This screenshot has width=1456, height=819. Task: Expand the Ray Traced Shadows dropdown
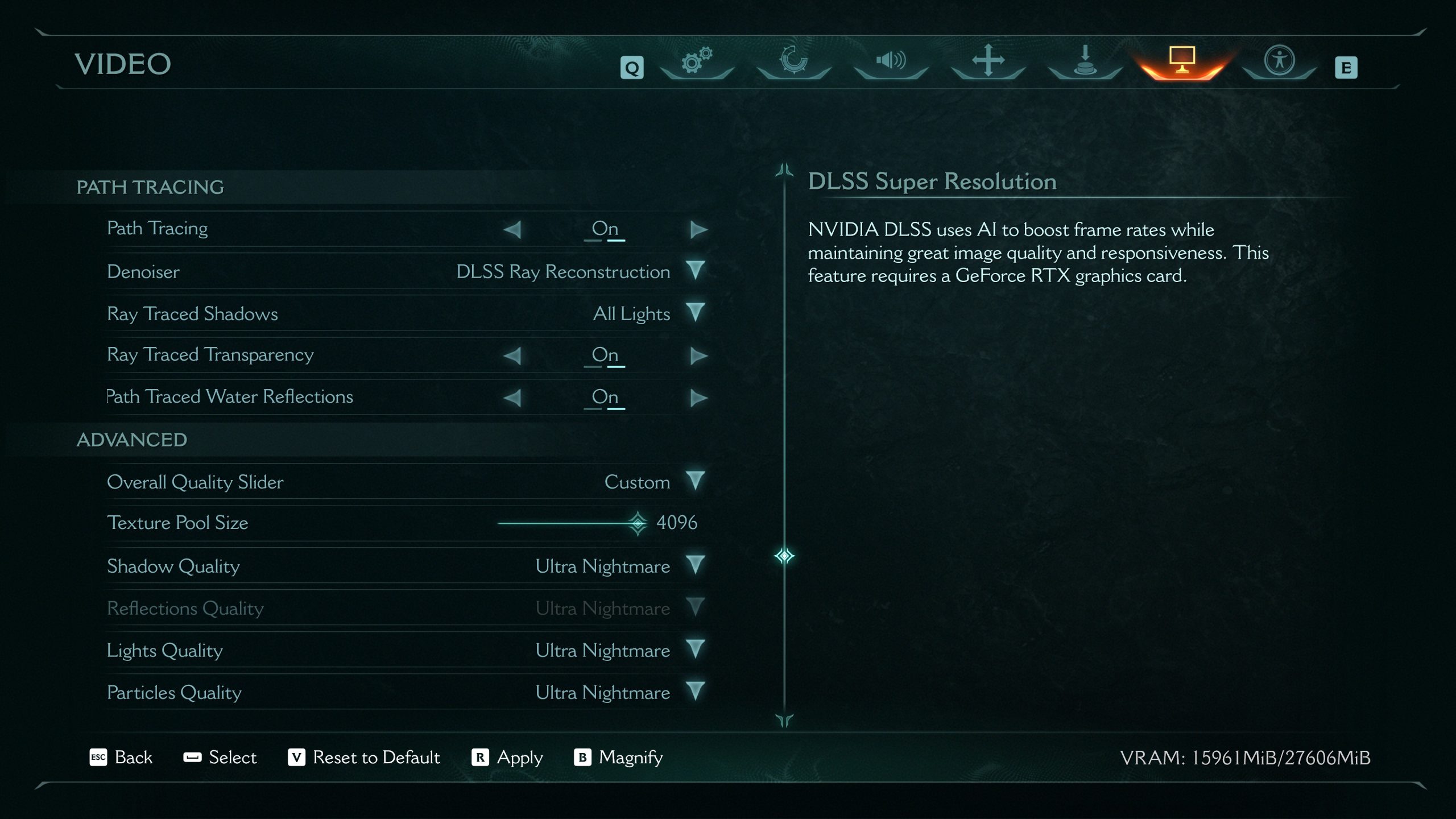click(695, 313)
